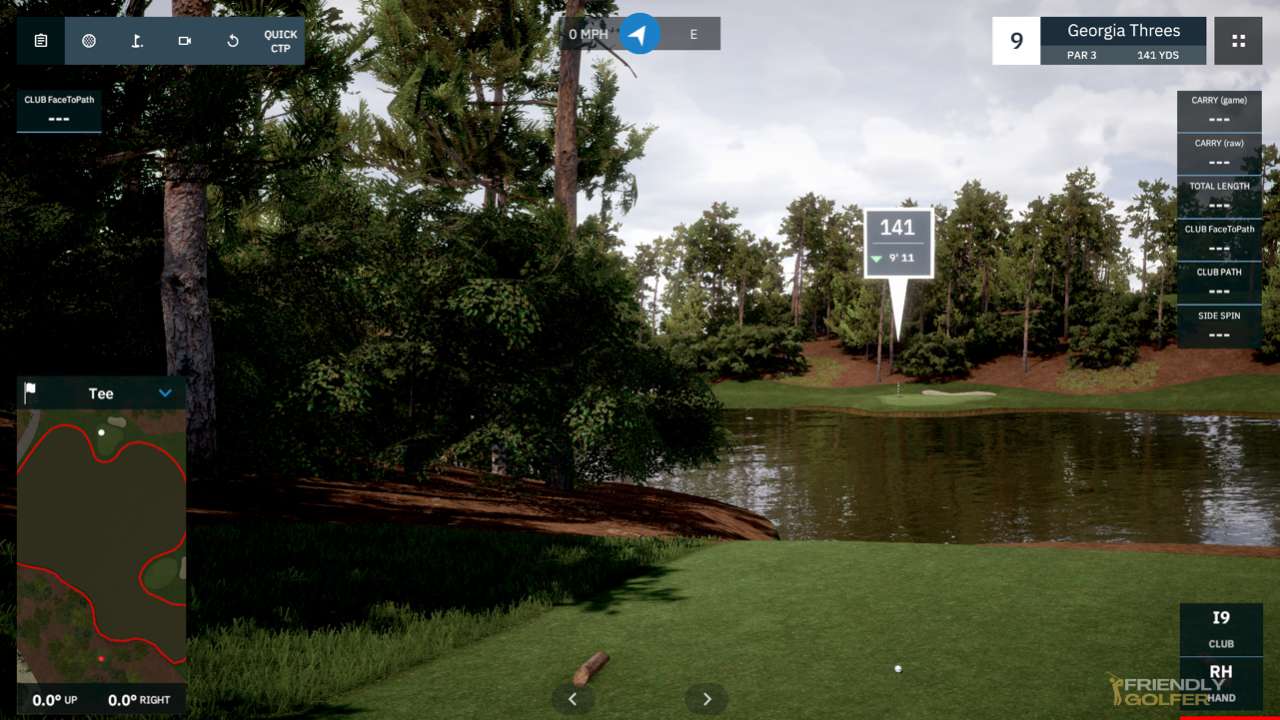Toggle the RH hand setting
Viewport: 1280px width, 720px height.
[1221, 682]
